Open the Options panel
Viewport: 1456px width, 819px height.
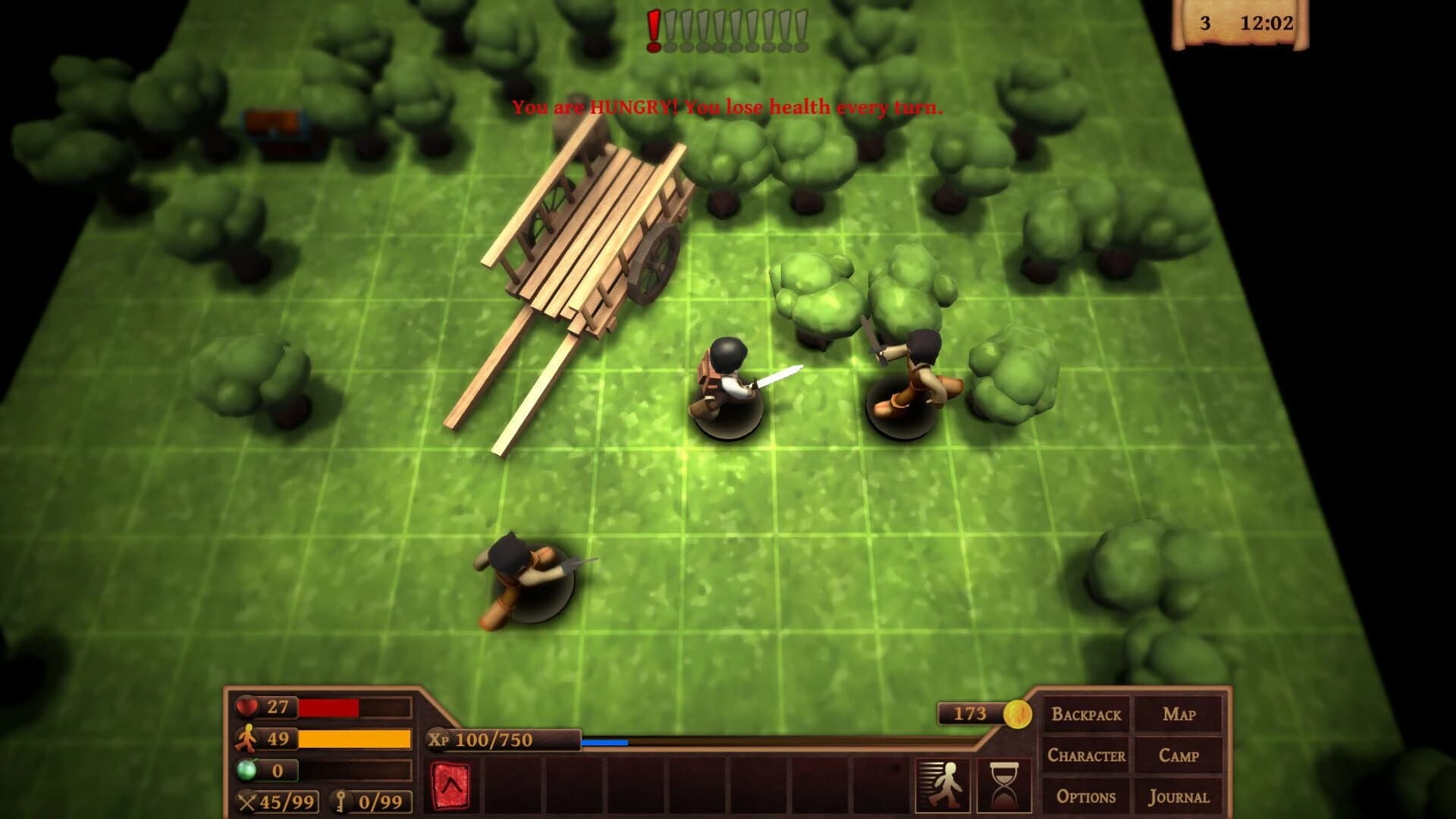coord(1086,797)
